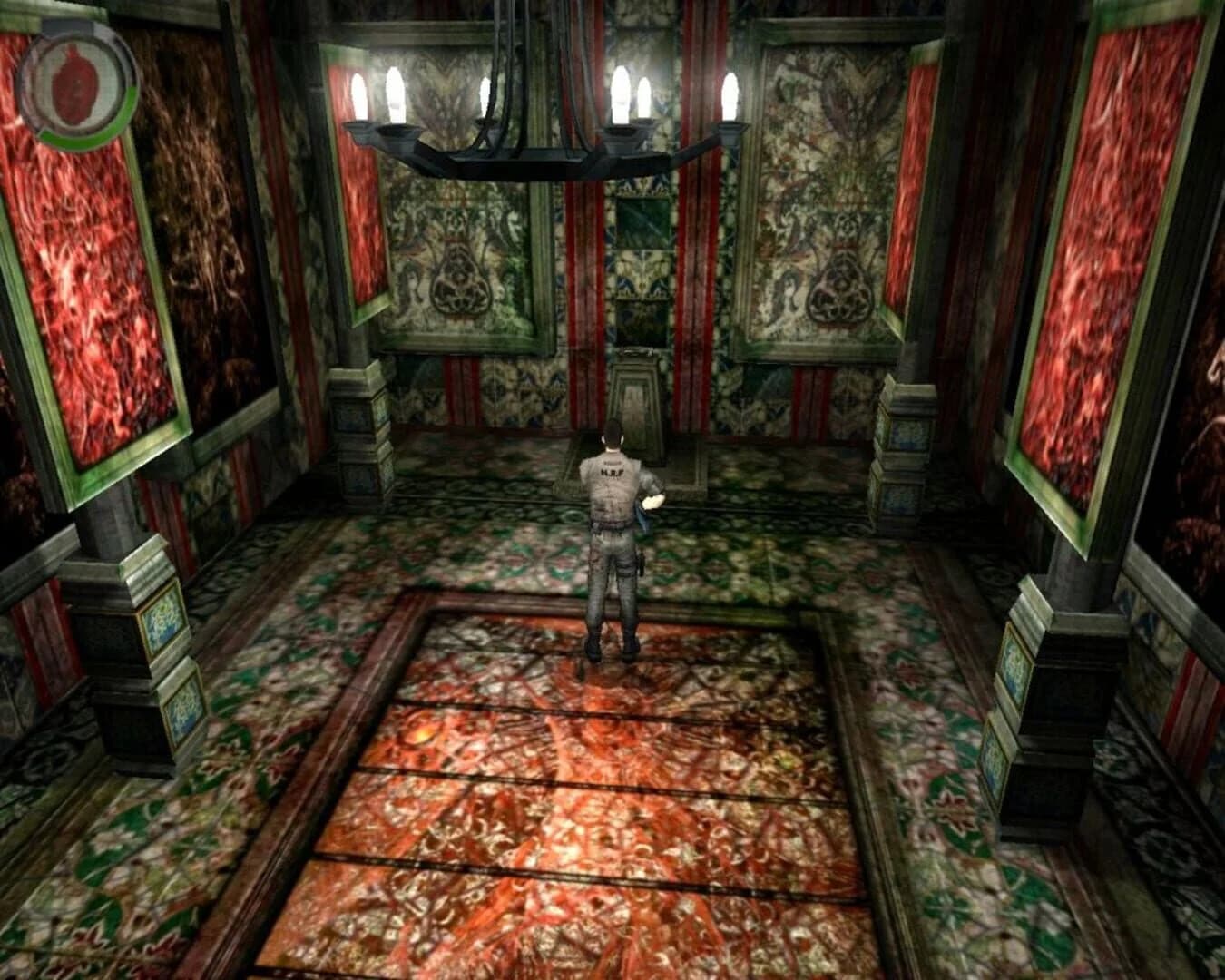Click the object resting atop the pedestal
Viewport: 1225px width, 980px height.
tap(635, 352)
